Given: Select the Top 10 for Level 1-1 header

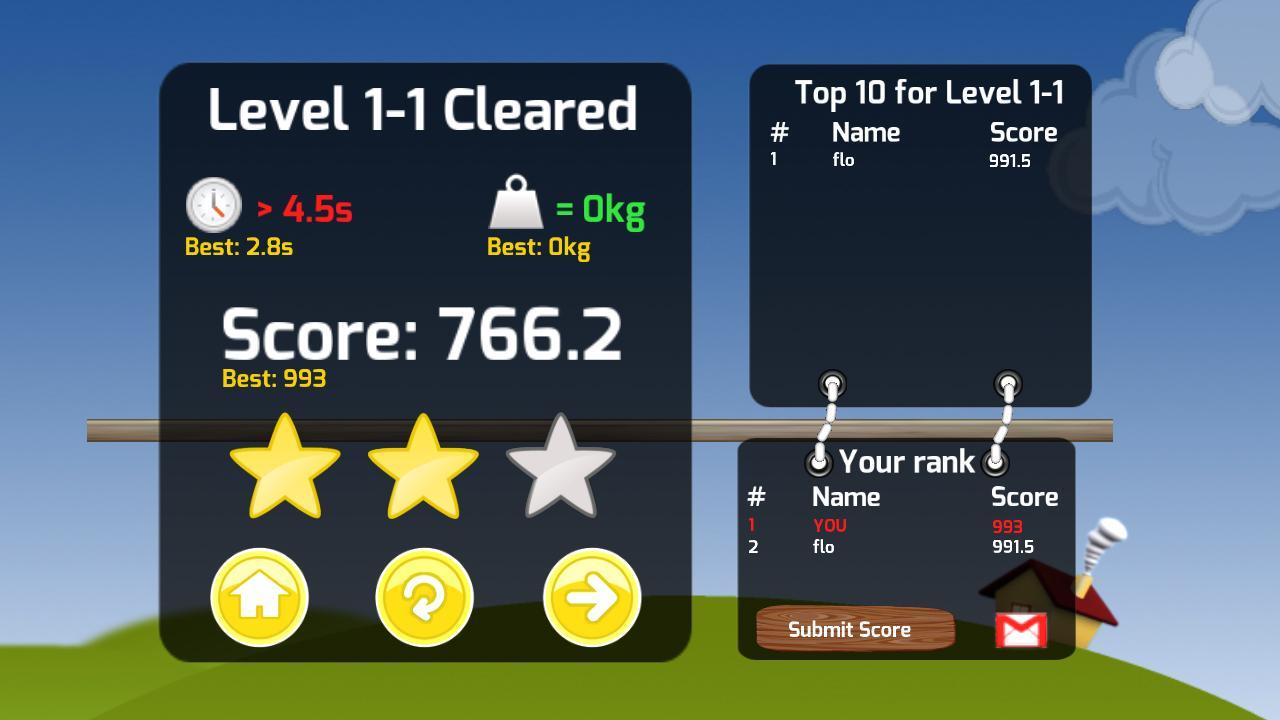Looking at the screenshot, I should pyautogui.click(x=931, y=92).
